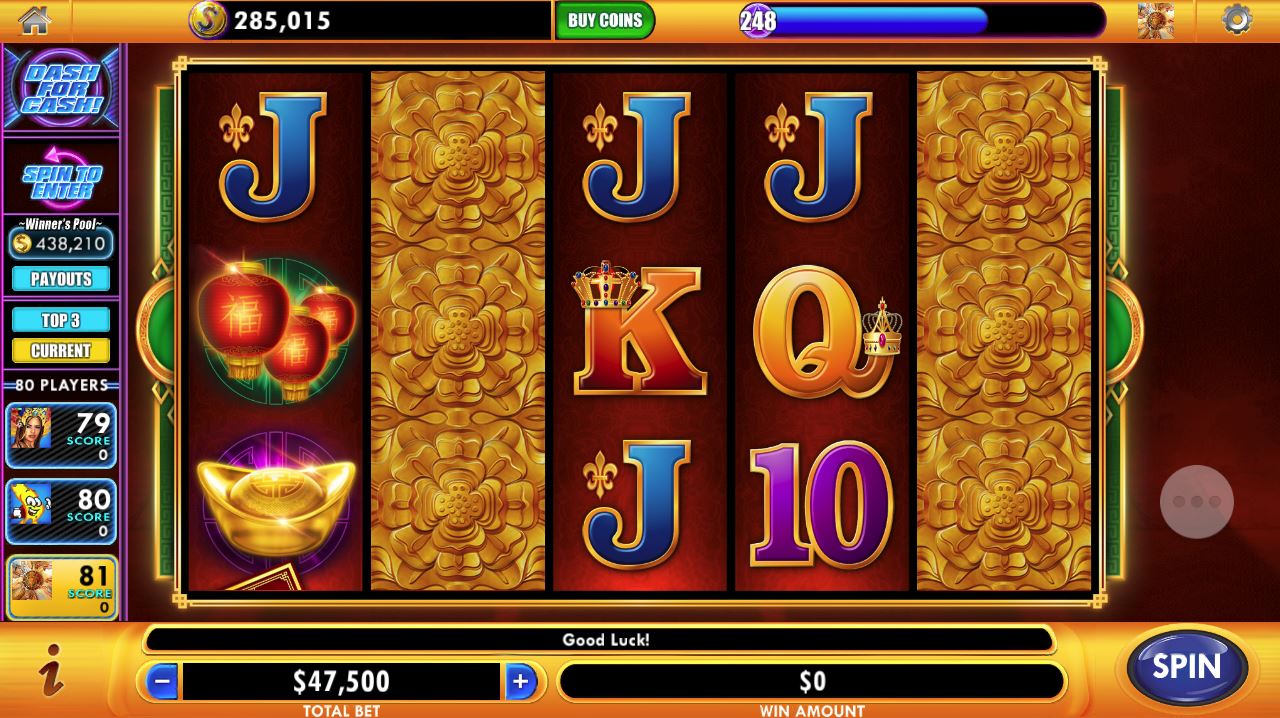
Task: Open the player profile avatar at top
Action: click(x=1155, y=20)
